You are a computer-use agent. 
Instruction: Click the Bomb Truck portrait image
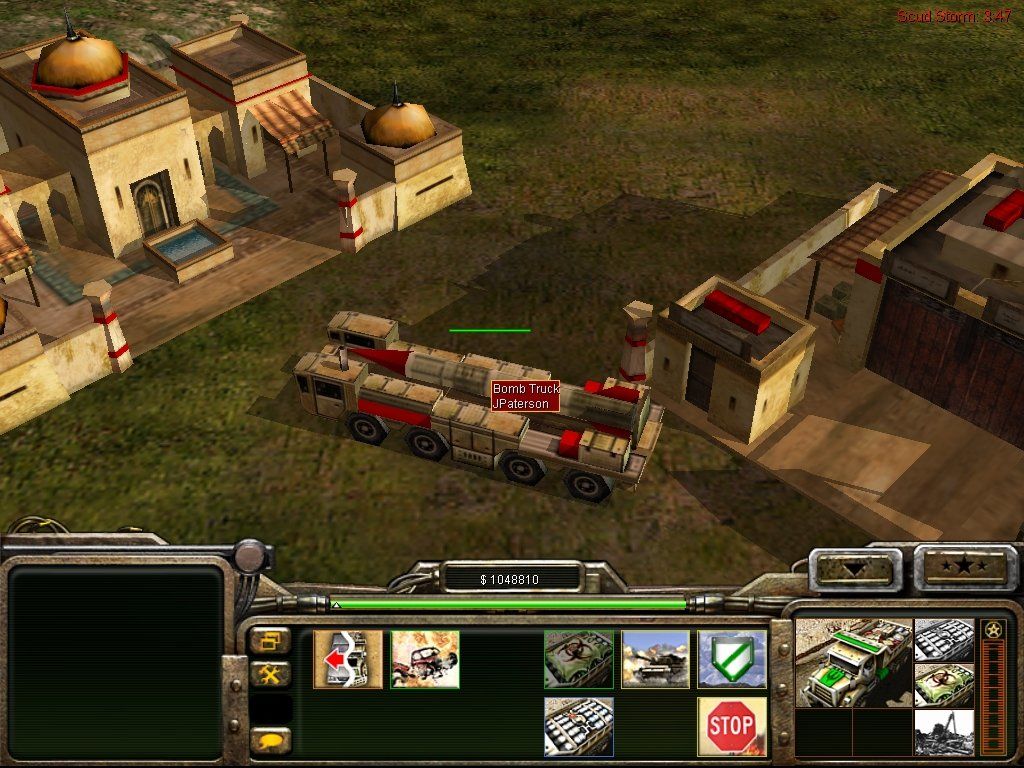pos(853,662)
